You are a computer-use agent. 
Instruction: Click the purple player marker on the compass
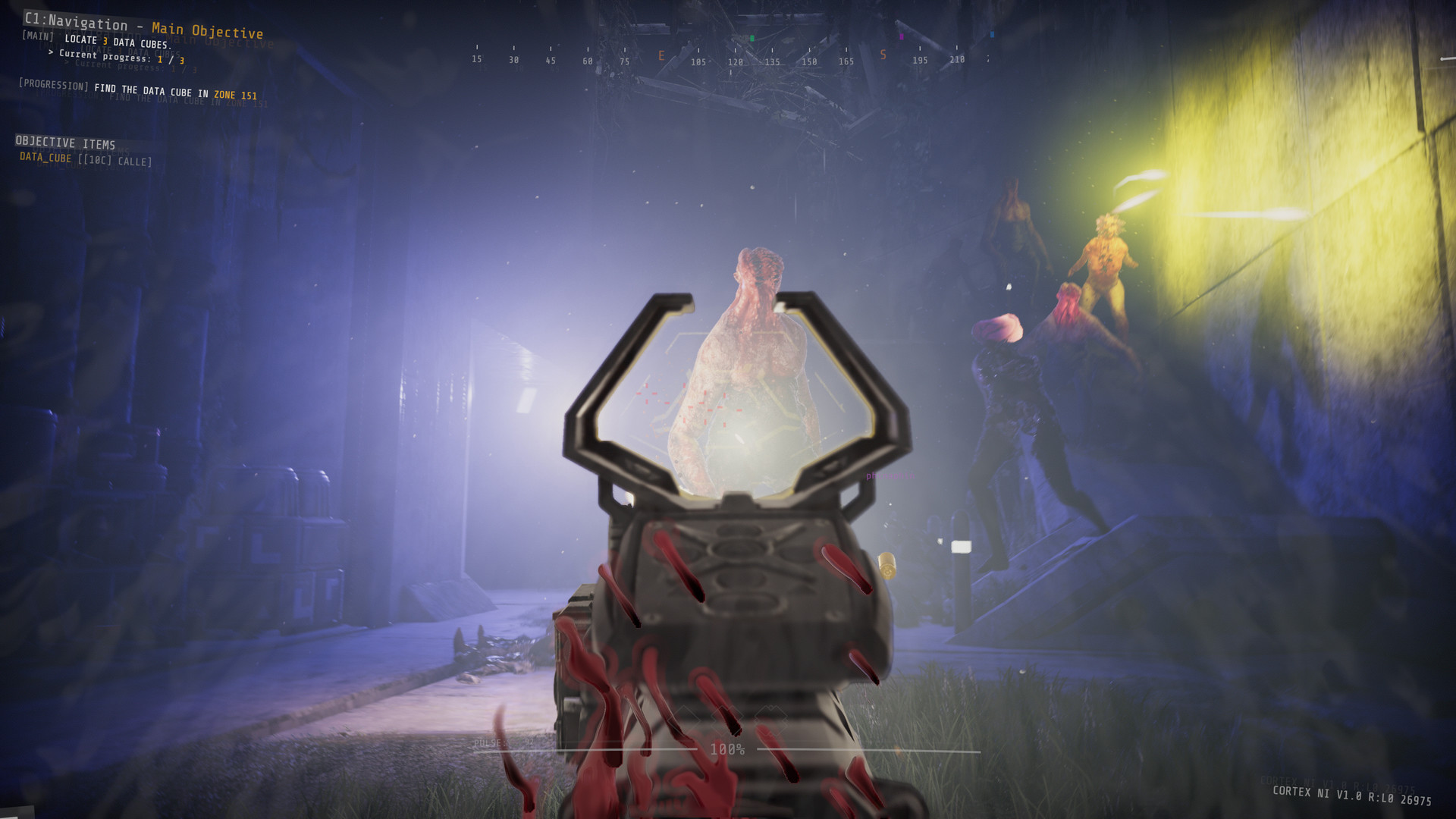pos(901,37)
